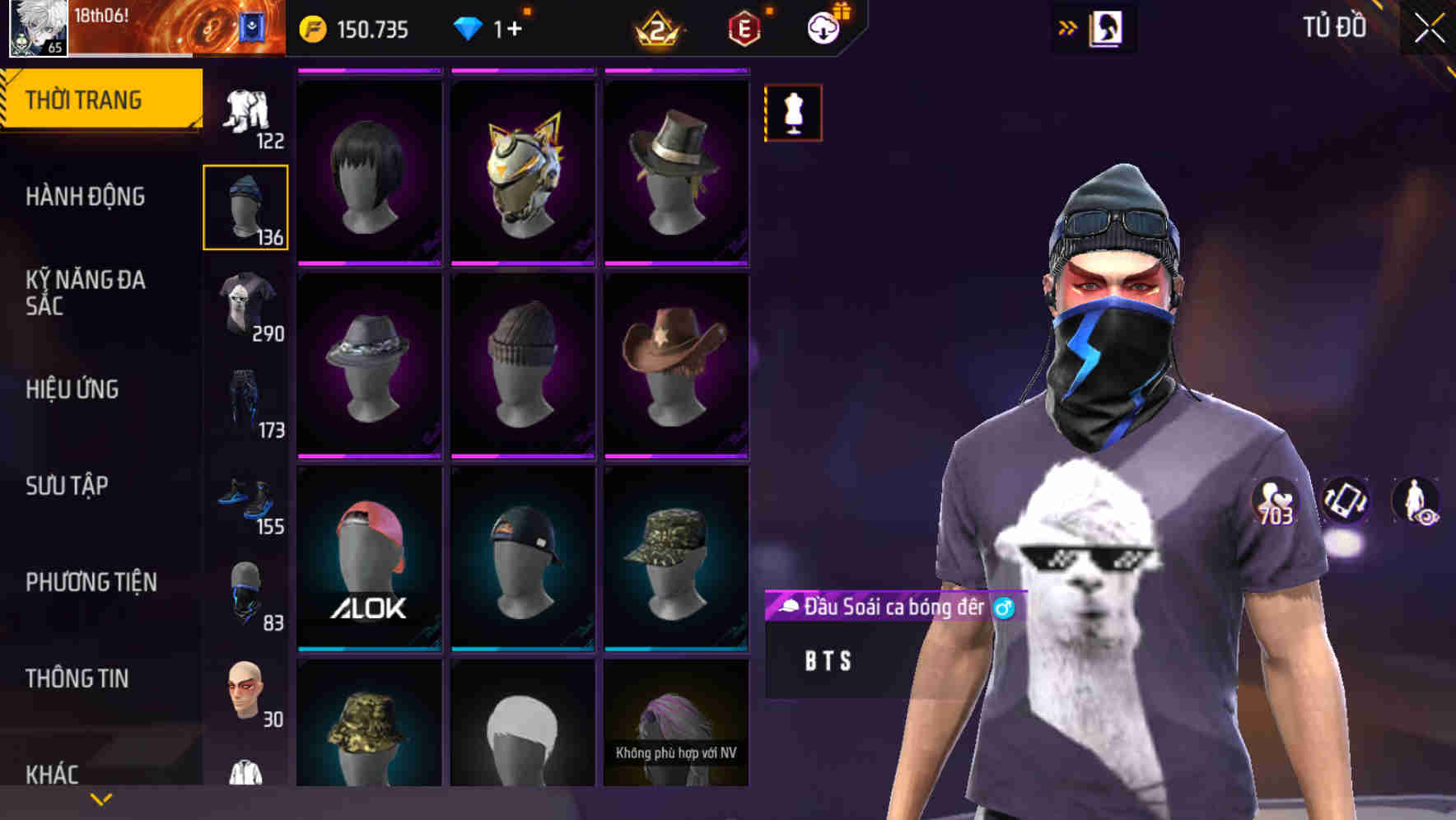Click the mannequin outfit preview icon
1456x820 pixels.
pos(793,113)
